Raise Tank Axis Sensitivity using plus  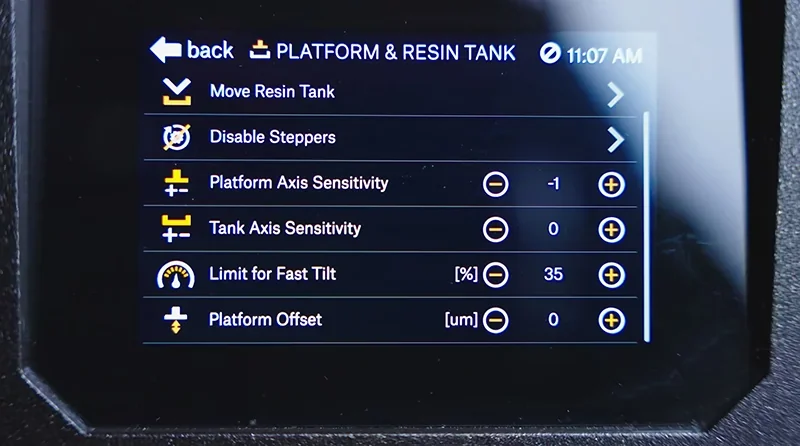[x=611, y=229]
